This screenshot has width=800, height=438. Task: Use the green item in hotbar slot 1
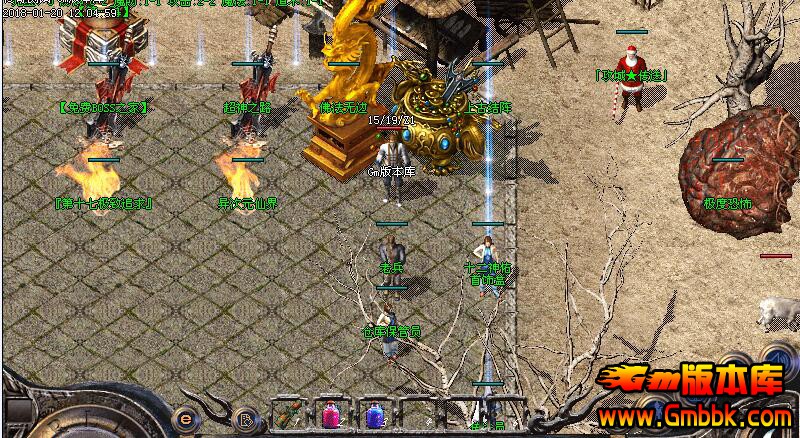pyautogui.click(x=290, y=415)
